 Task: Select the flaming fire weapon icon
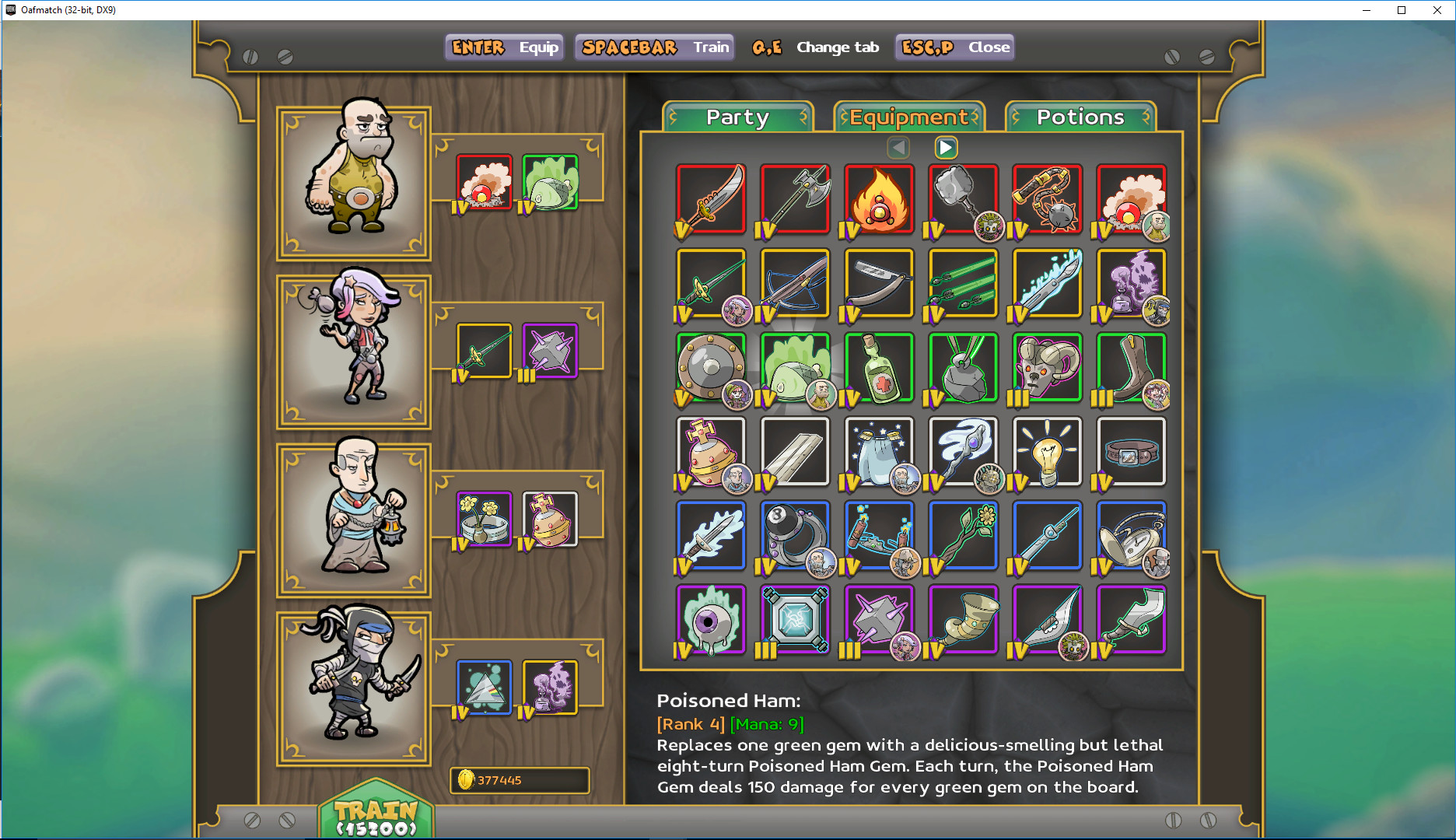click(x=878, y=200)
